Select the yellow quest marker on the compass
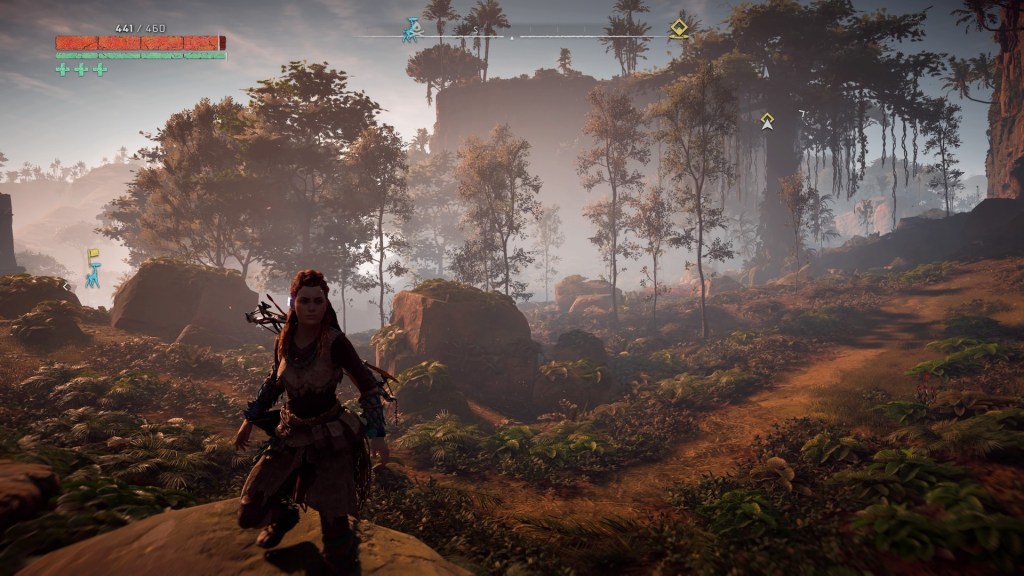 (x=679, y=29)
